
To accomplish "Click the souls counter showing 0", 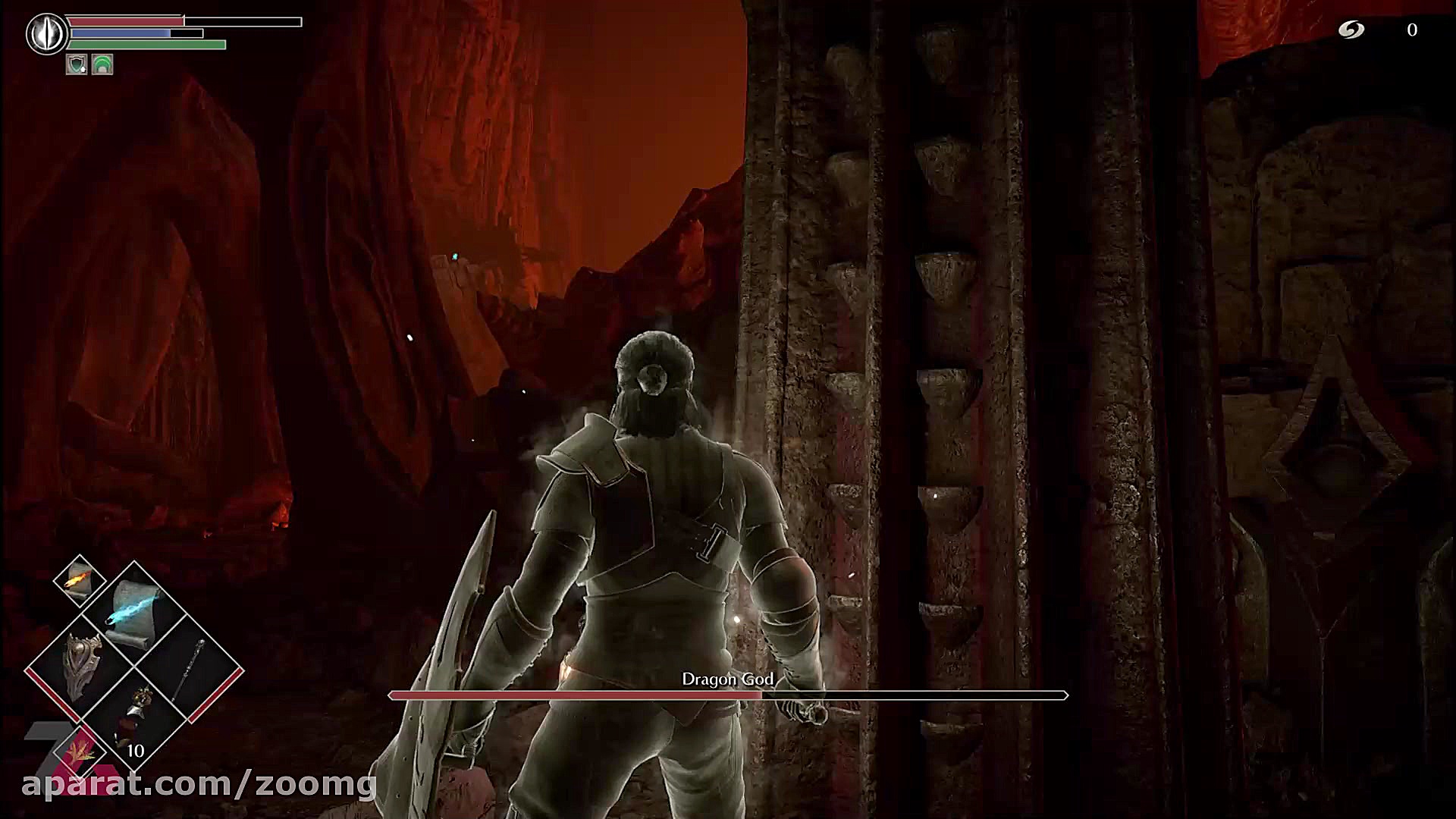I will point(1412,30).
